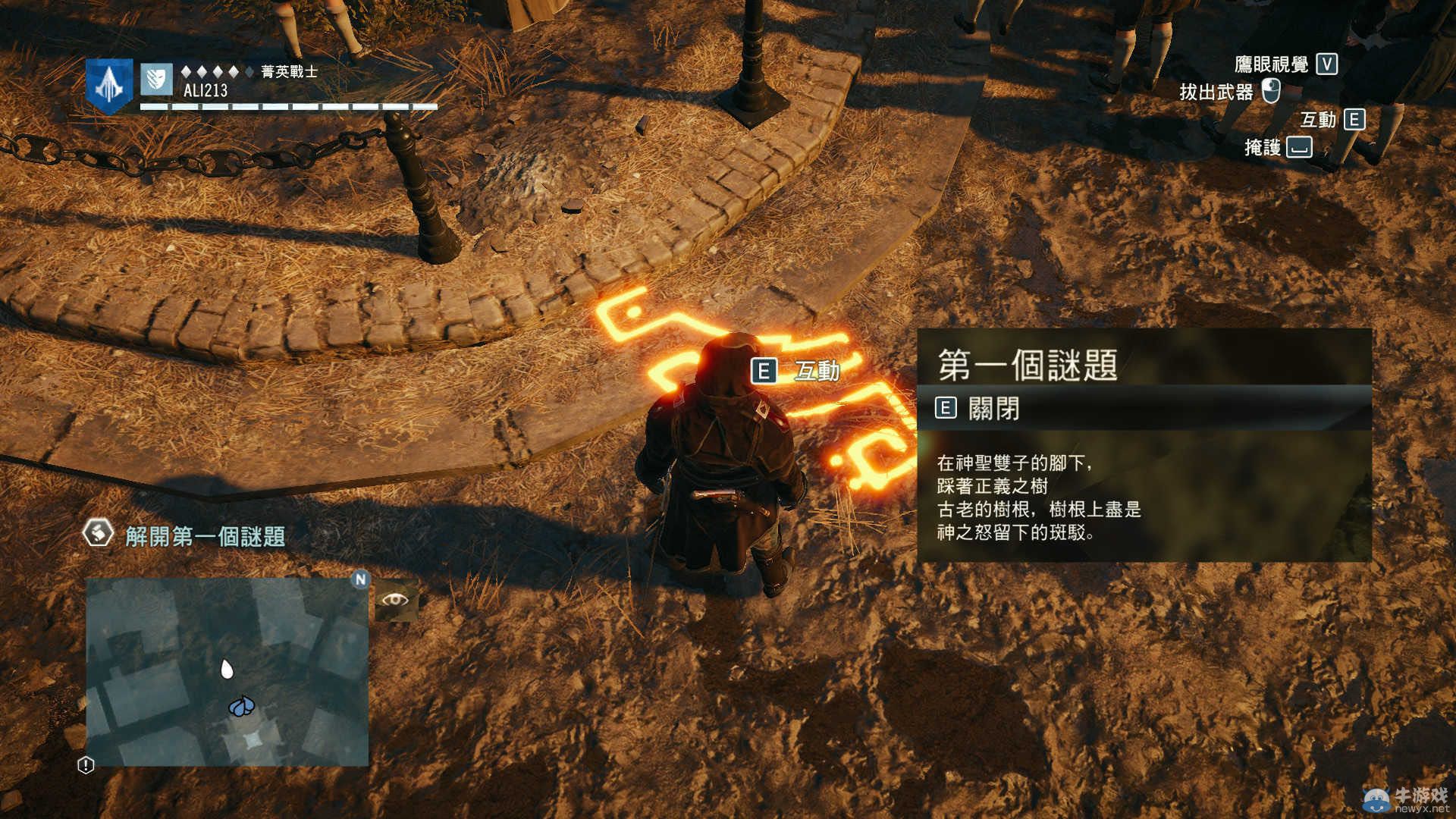The image size is (1456, 819).
Task: Select the blue mission marker on the minimap
Action: click(241, 708)
